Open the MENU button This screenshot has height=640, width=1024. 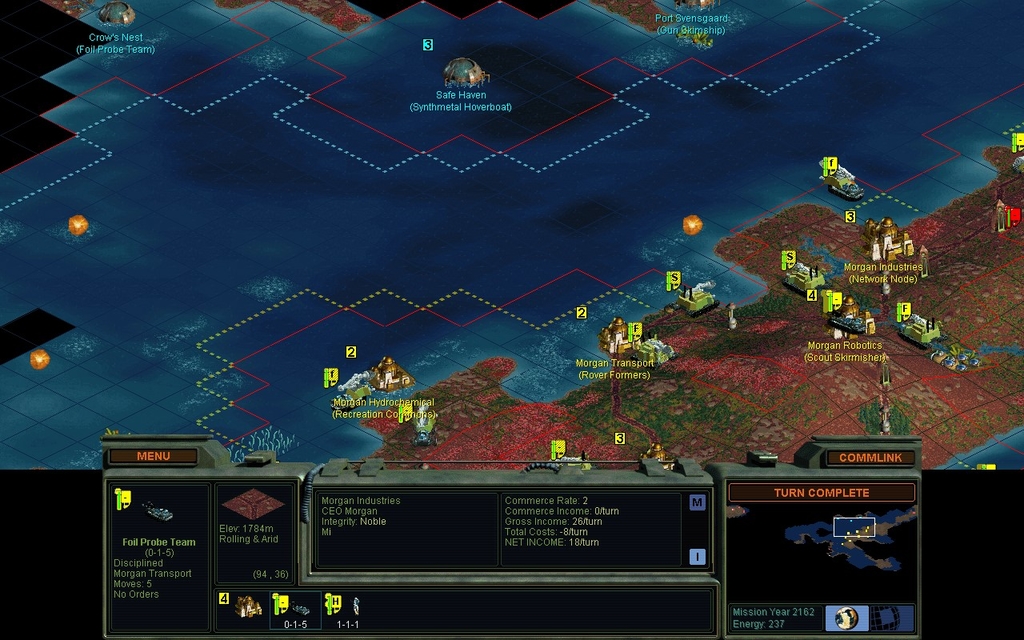(x=153, y=457)
